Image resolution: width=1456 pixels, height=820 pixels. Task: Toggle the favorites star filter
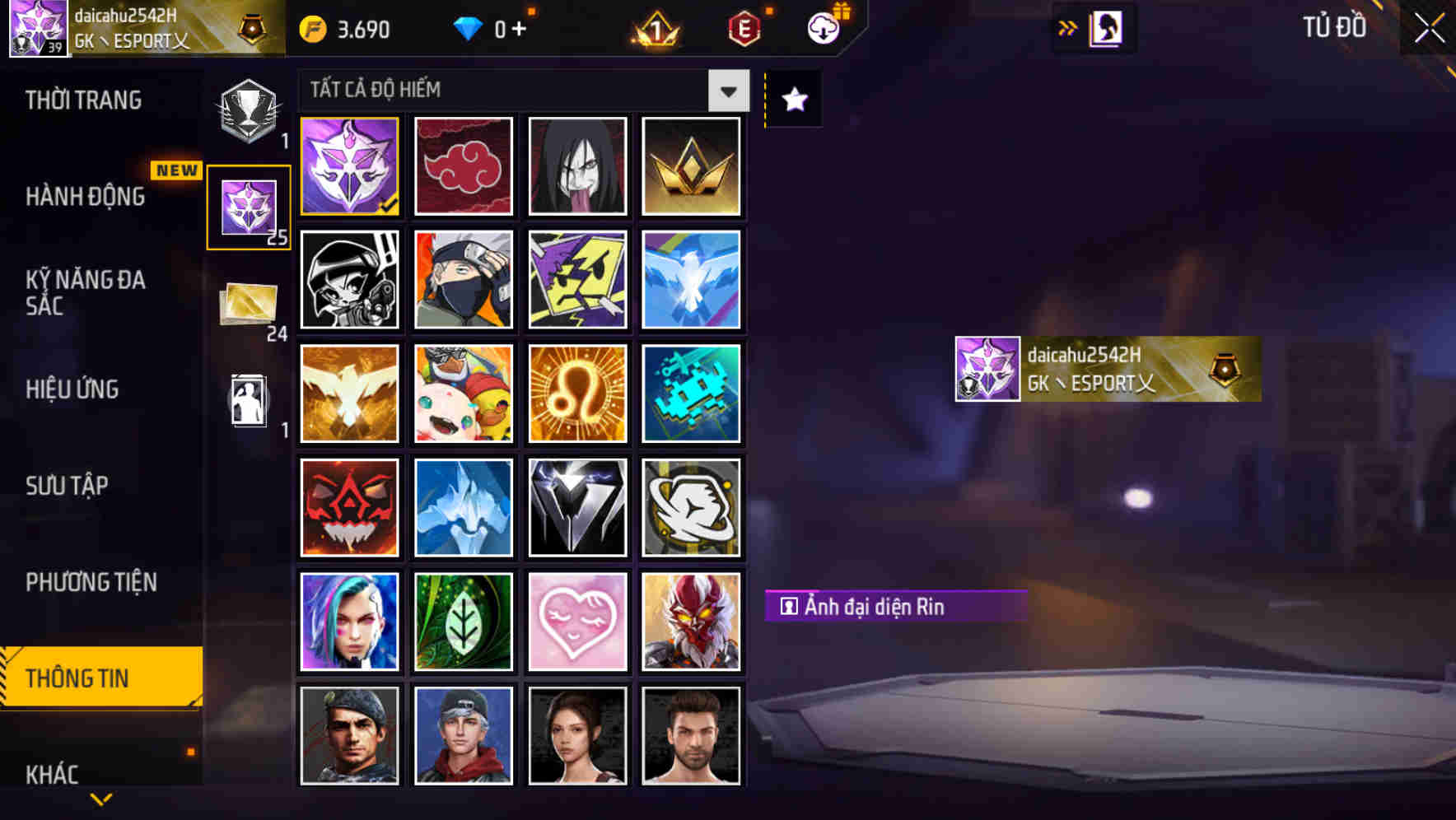[x=792, y=100]
